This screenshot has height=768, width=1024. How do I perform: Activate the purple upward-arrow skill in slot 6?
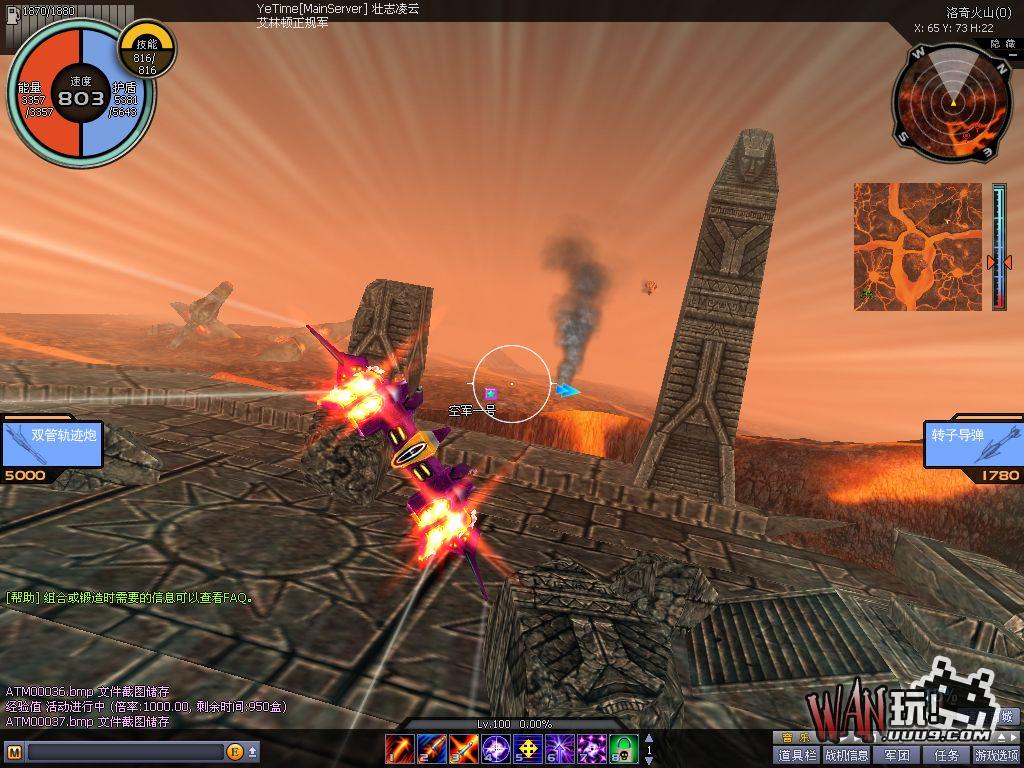tap(560, 747)
